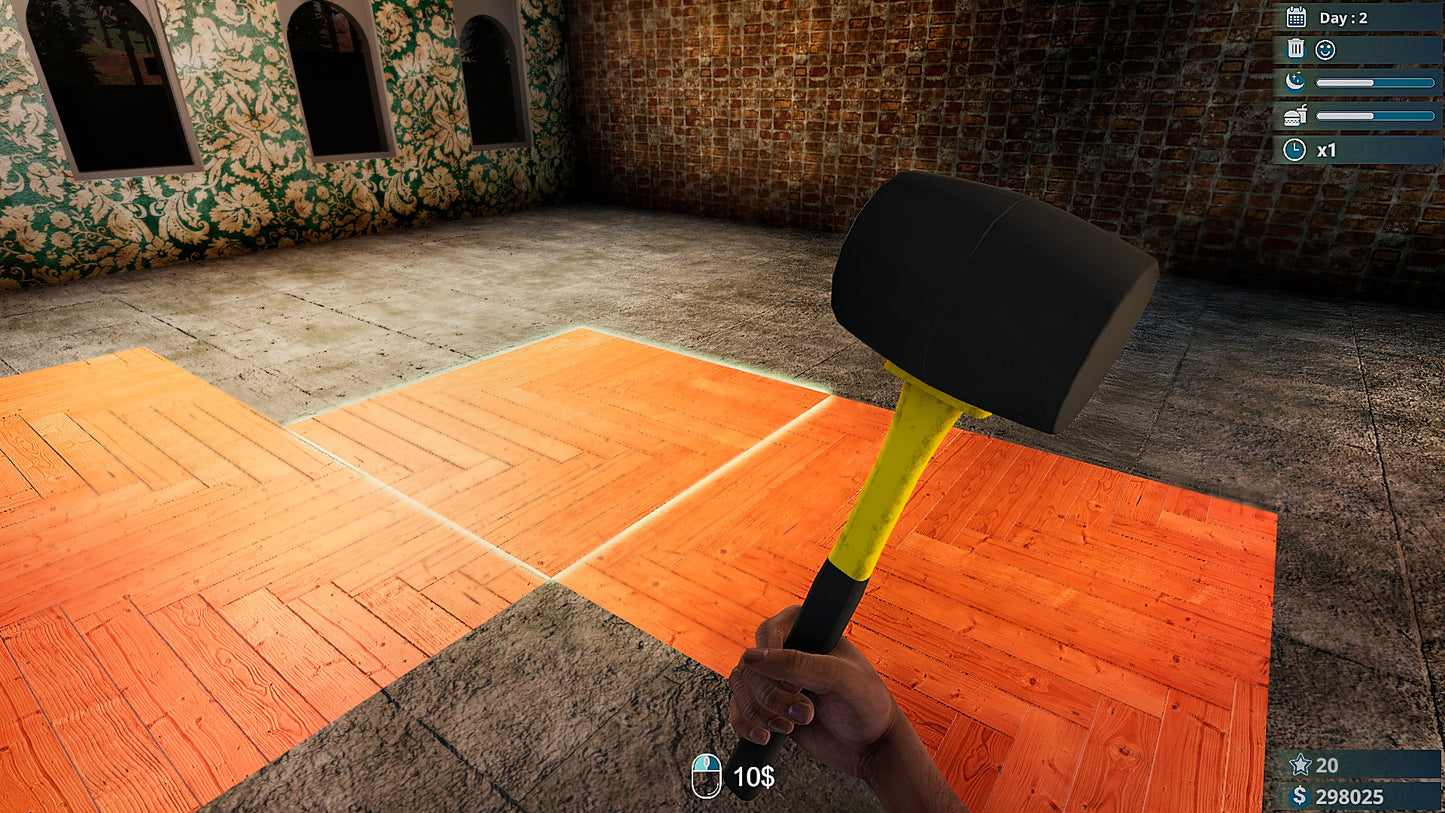Click the dollar sign money icon

tap(1300, 796)
